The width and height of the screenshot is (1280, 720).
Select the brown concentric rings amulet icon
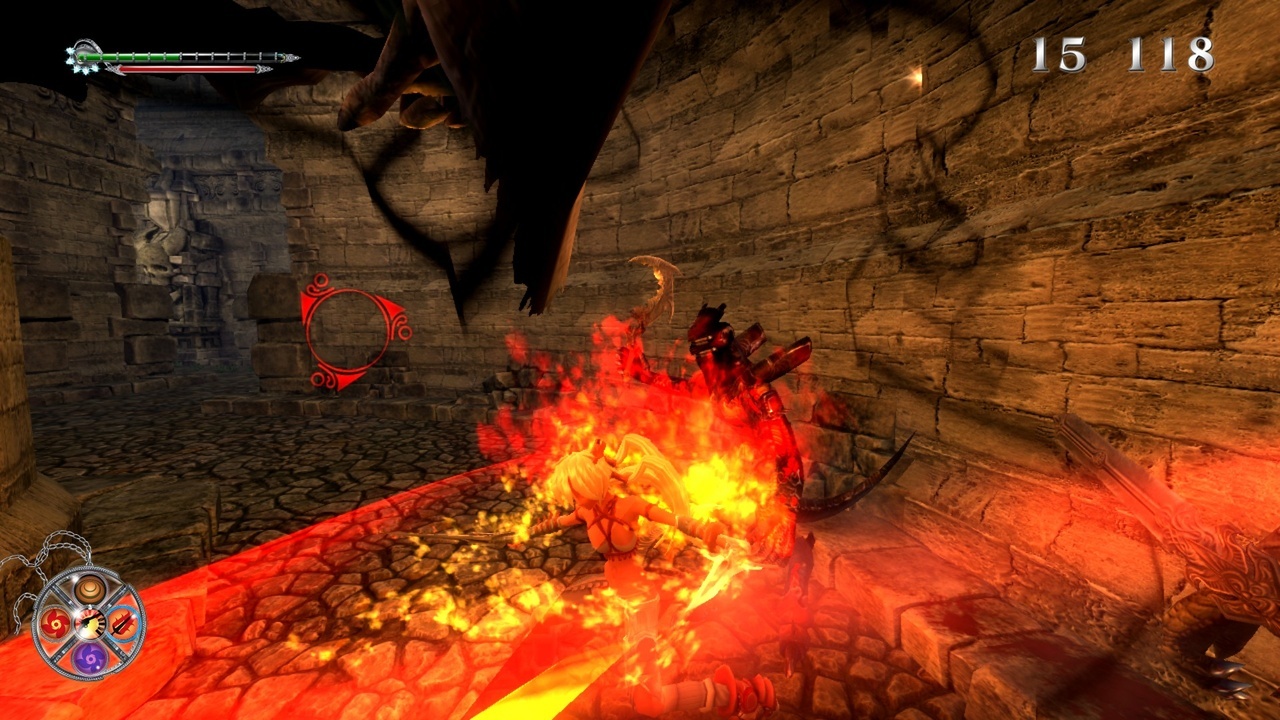(x=89, y=590)
